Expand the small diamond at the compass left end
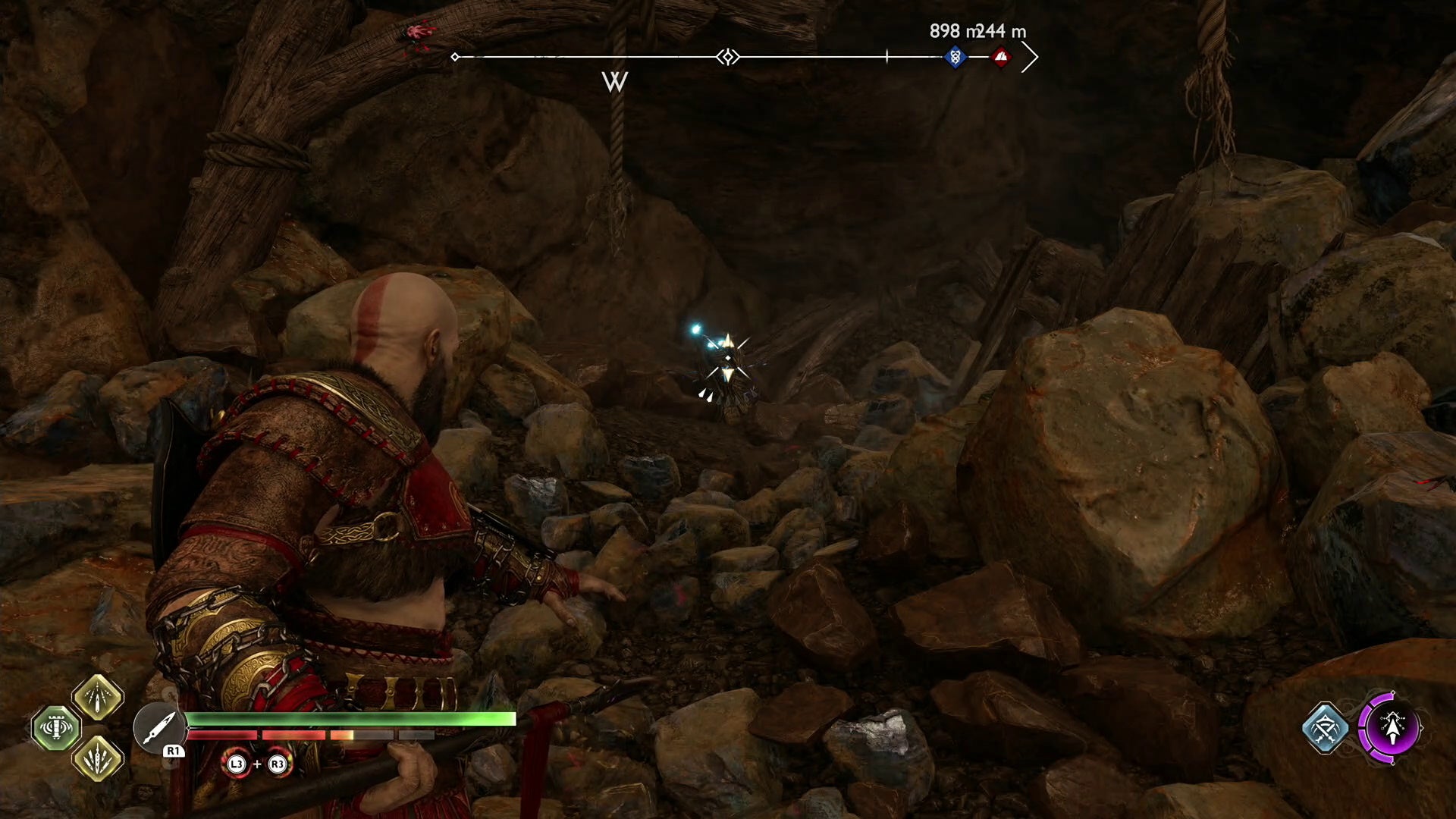The image size is (1456, 819). (454, 55)
